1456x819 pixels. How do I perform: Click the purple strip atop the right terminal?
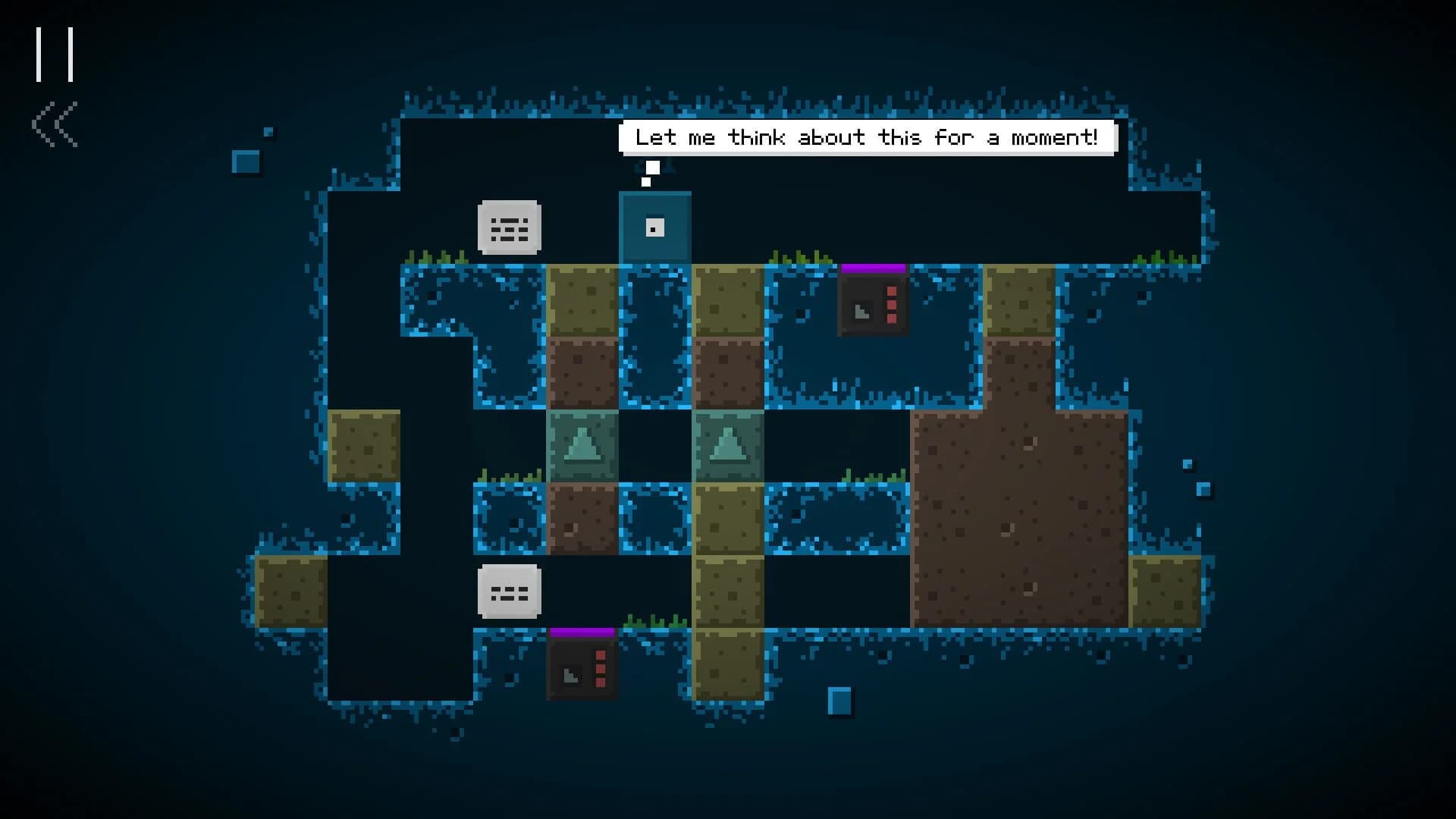point(874,267)
